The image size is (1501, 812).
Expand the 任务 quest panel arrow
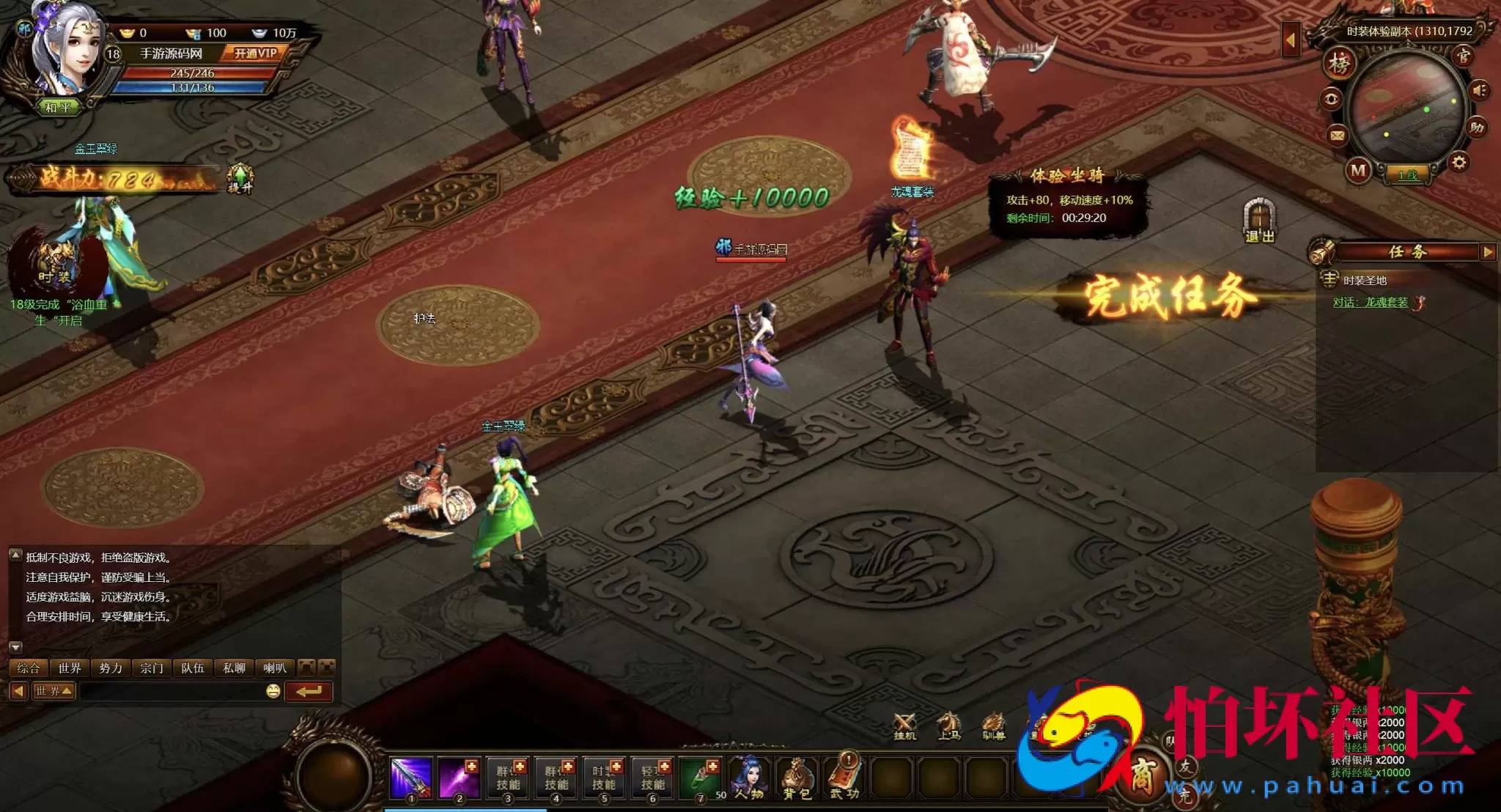pyautogui.click(x=1488, y=252)
